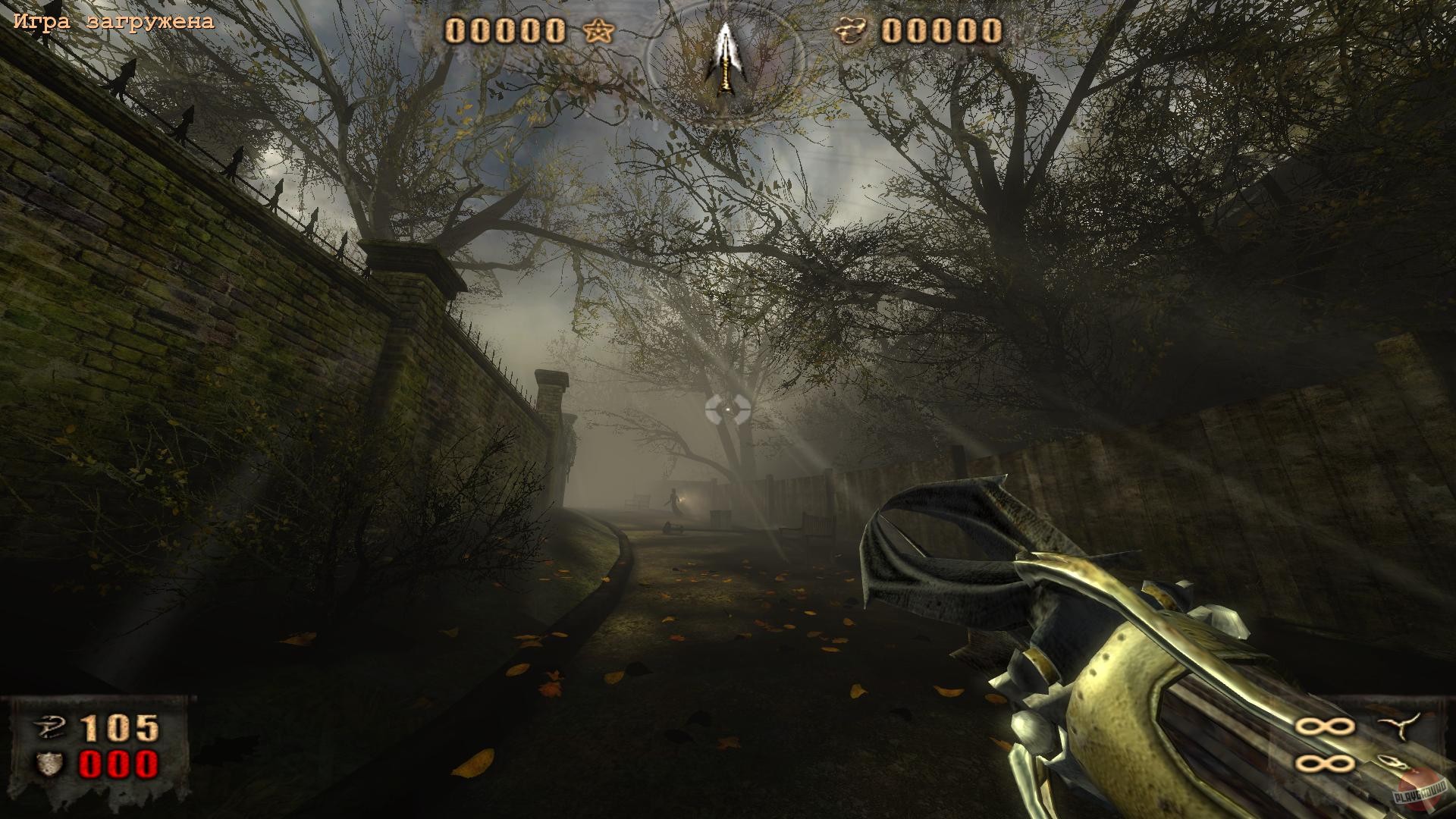Toggle the secondary ammo infinity indicator
The image size is (1456, 819).
pos(1326,764)
